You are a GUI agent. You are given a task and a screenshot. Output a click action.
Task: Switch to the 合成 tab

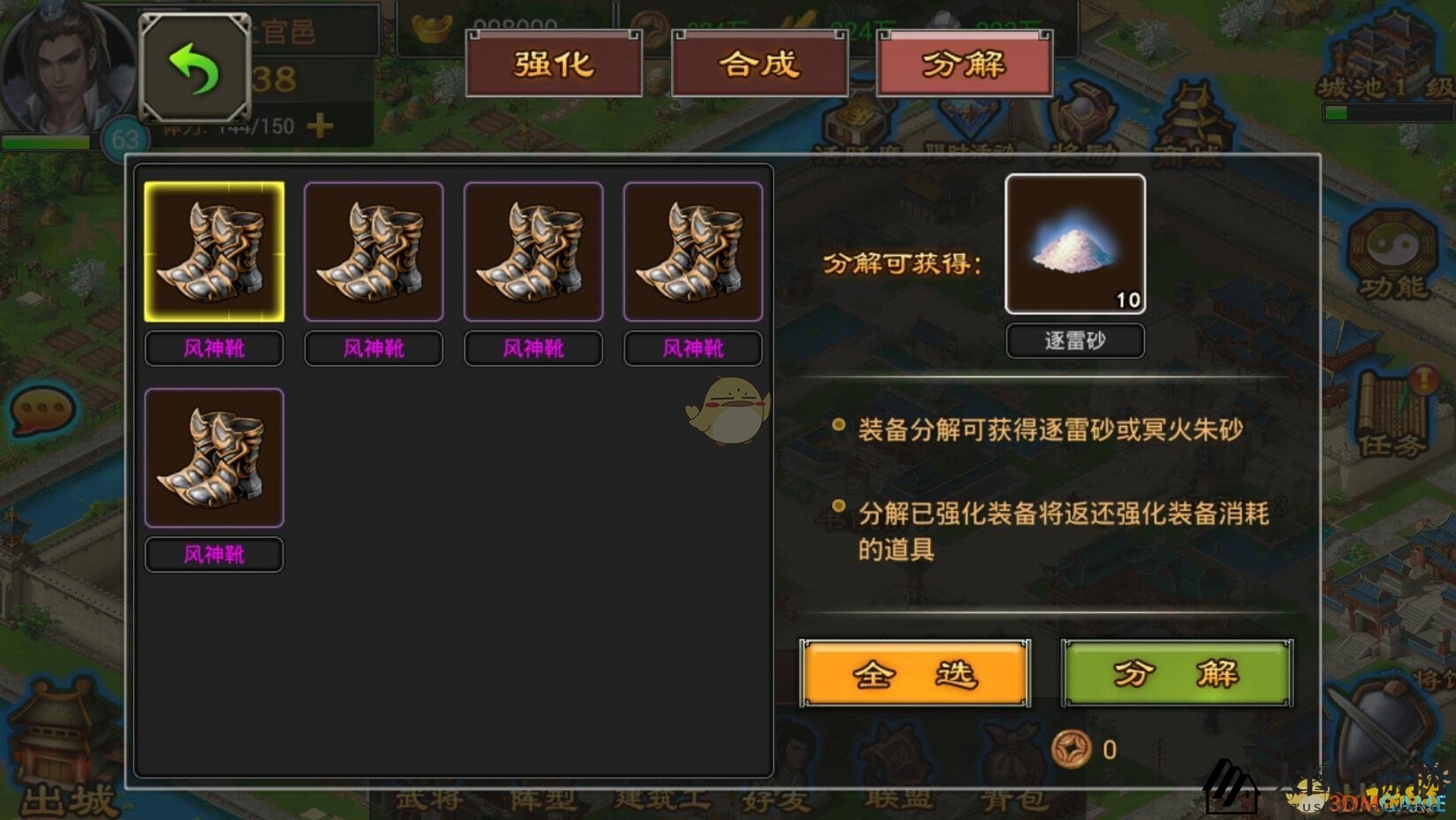tap(758, 64)
